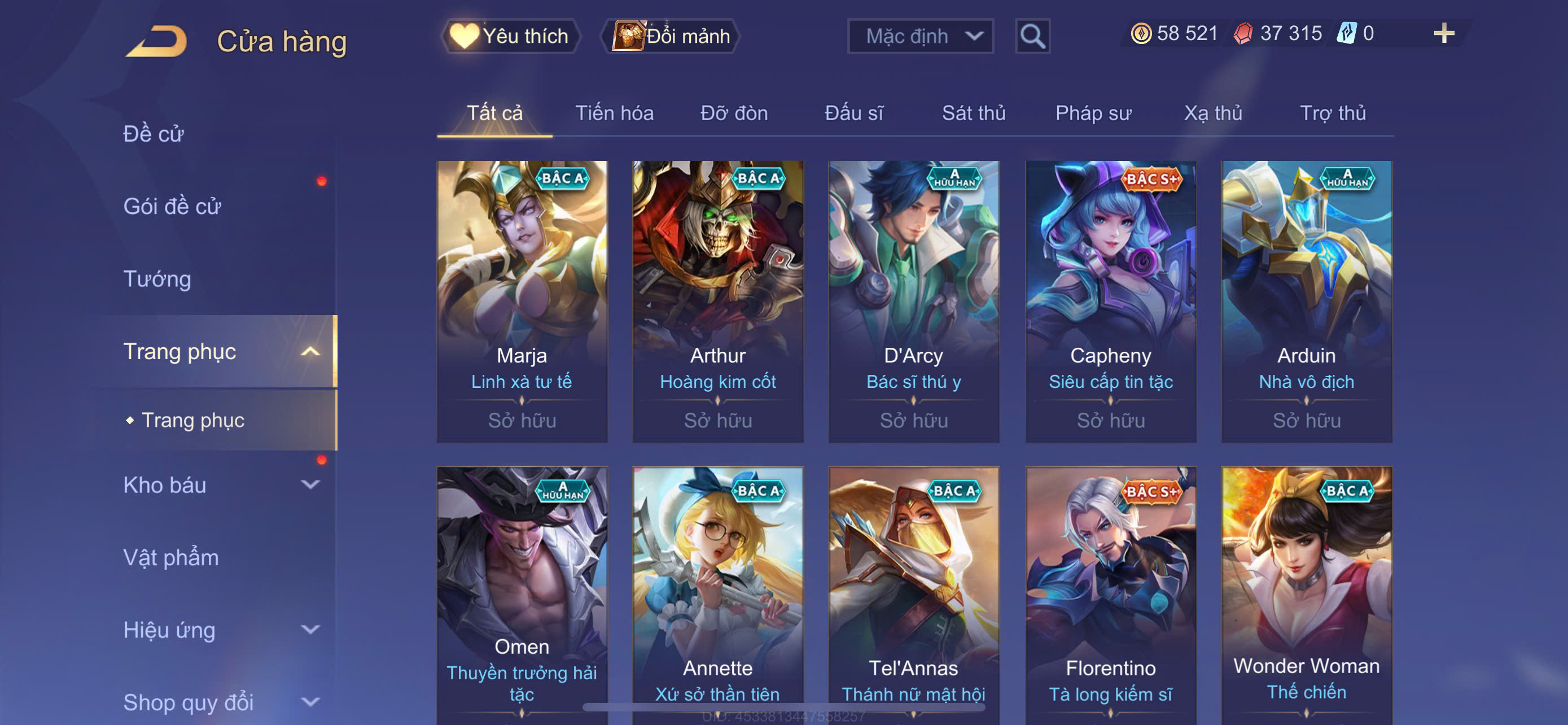This screenshot has width=1568, height=725.
Task: Open the Vật phẩm items section
Action: (x=171, y=558)
